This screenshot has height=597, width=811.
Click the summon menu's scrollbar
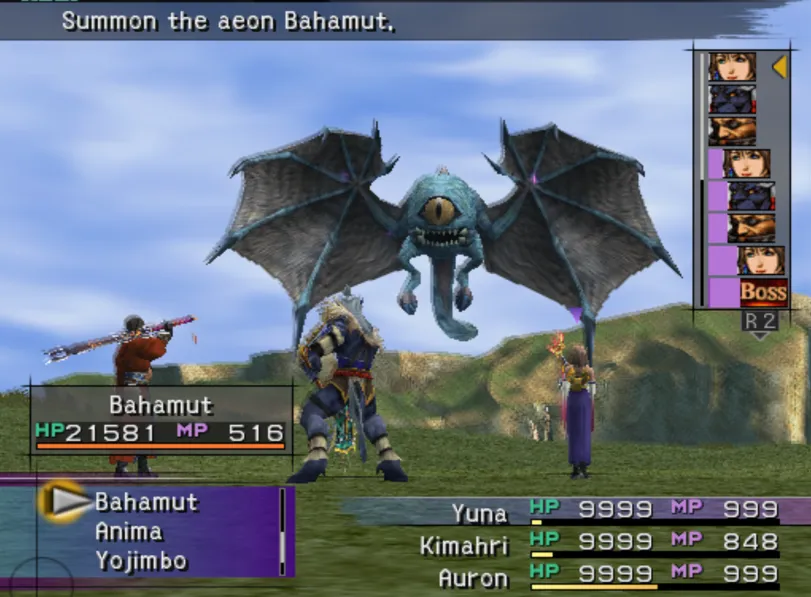tap(282, 531)
